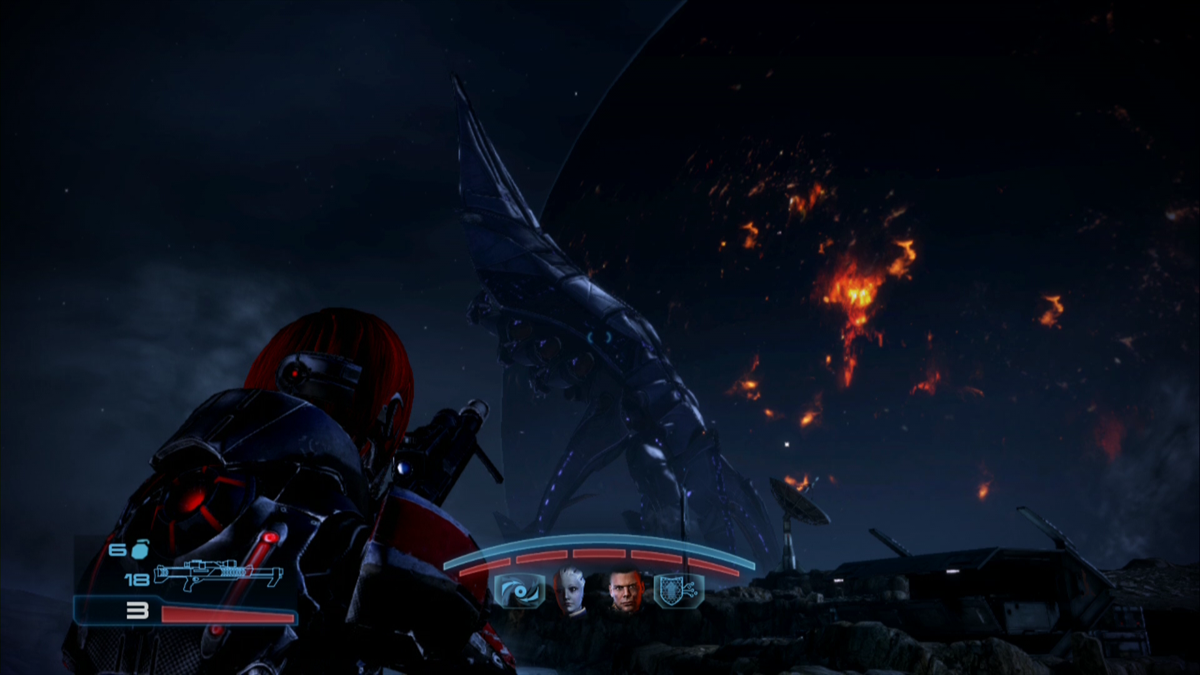This screenshot has width=1200, height=675.
Task: Activate the swirl power icon beside Liara
Action: point(519,591)
